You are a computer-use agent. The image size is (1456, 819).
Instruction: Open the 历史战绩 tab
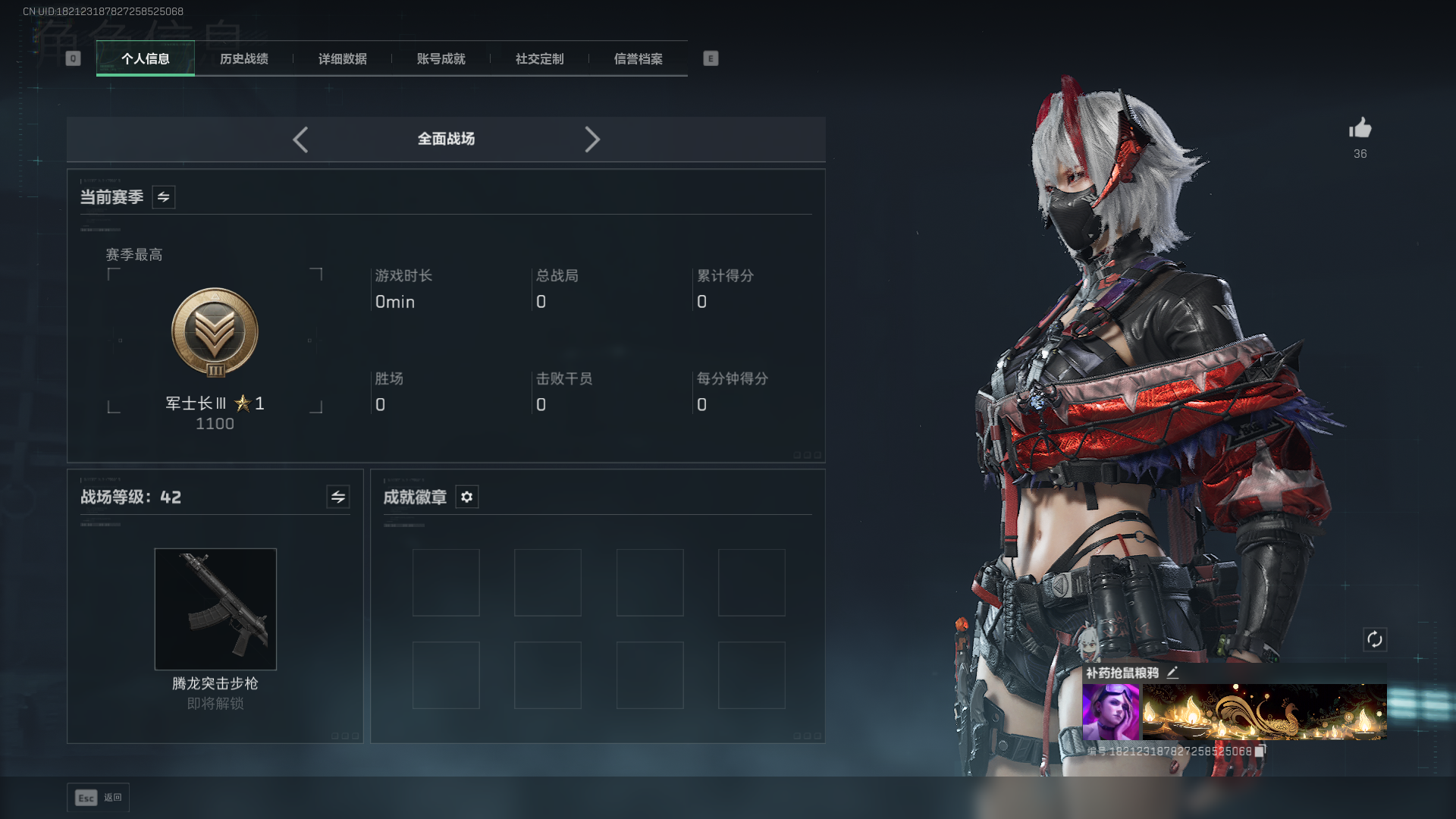[244, 59]
